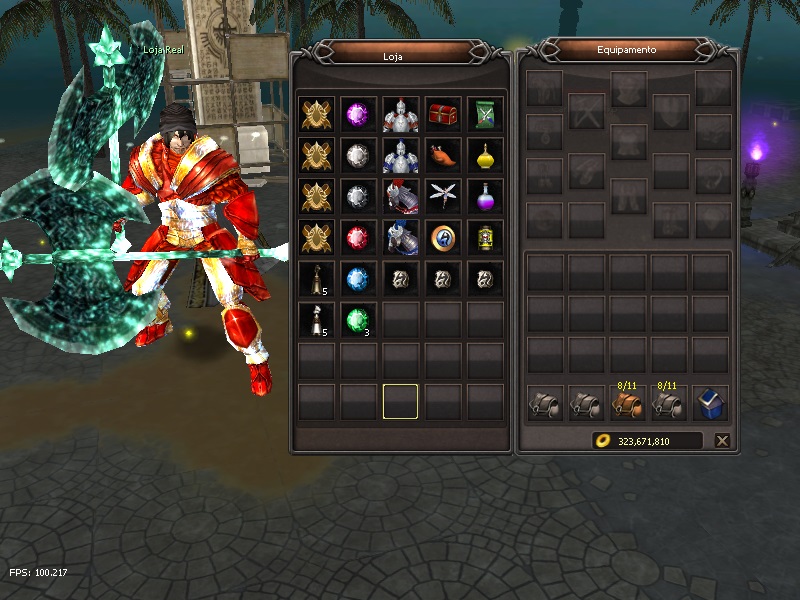This screenshot has height=600, width=800.
Task: Choose the mounted knight with blue plume
Action: [400, 237]
